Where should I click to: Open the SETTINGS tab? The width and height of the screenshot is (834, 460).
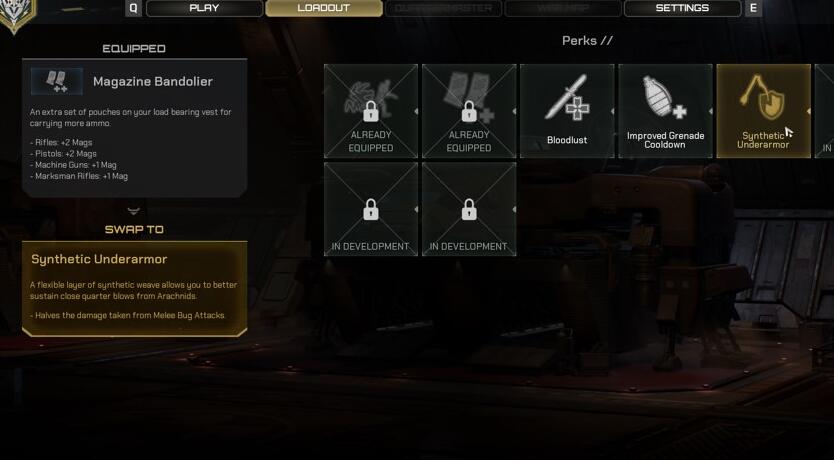[682, 8]
